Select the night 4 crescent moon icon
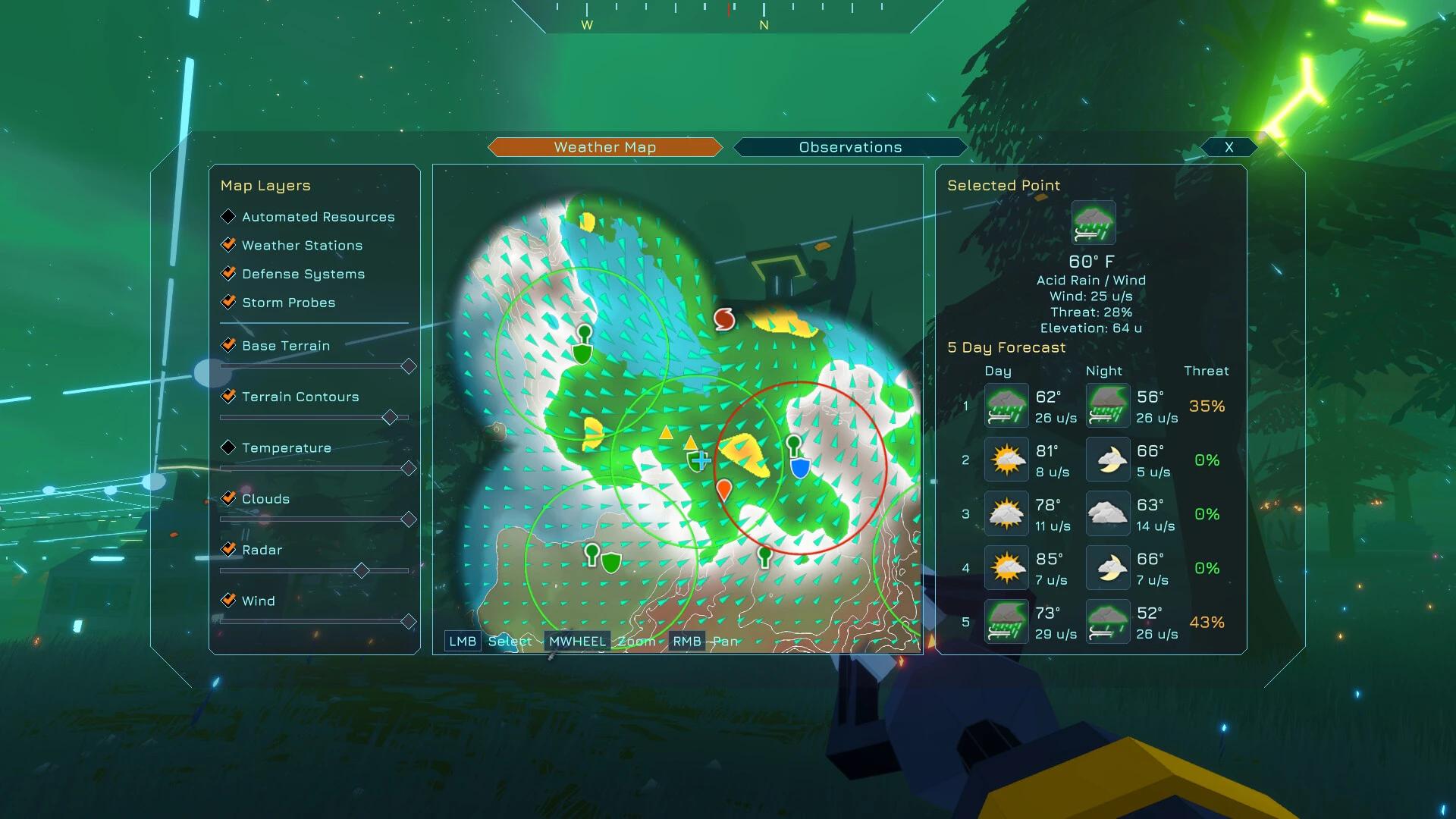The height and width of the screenshot is (819, 1456). coord(1107,567)
